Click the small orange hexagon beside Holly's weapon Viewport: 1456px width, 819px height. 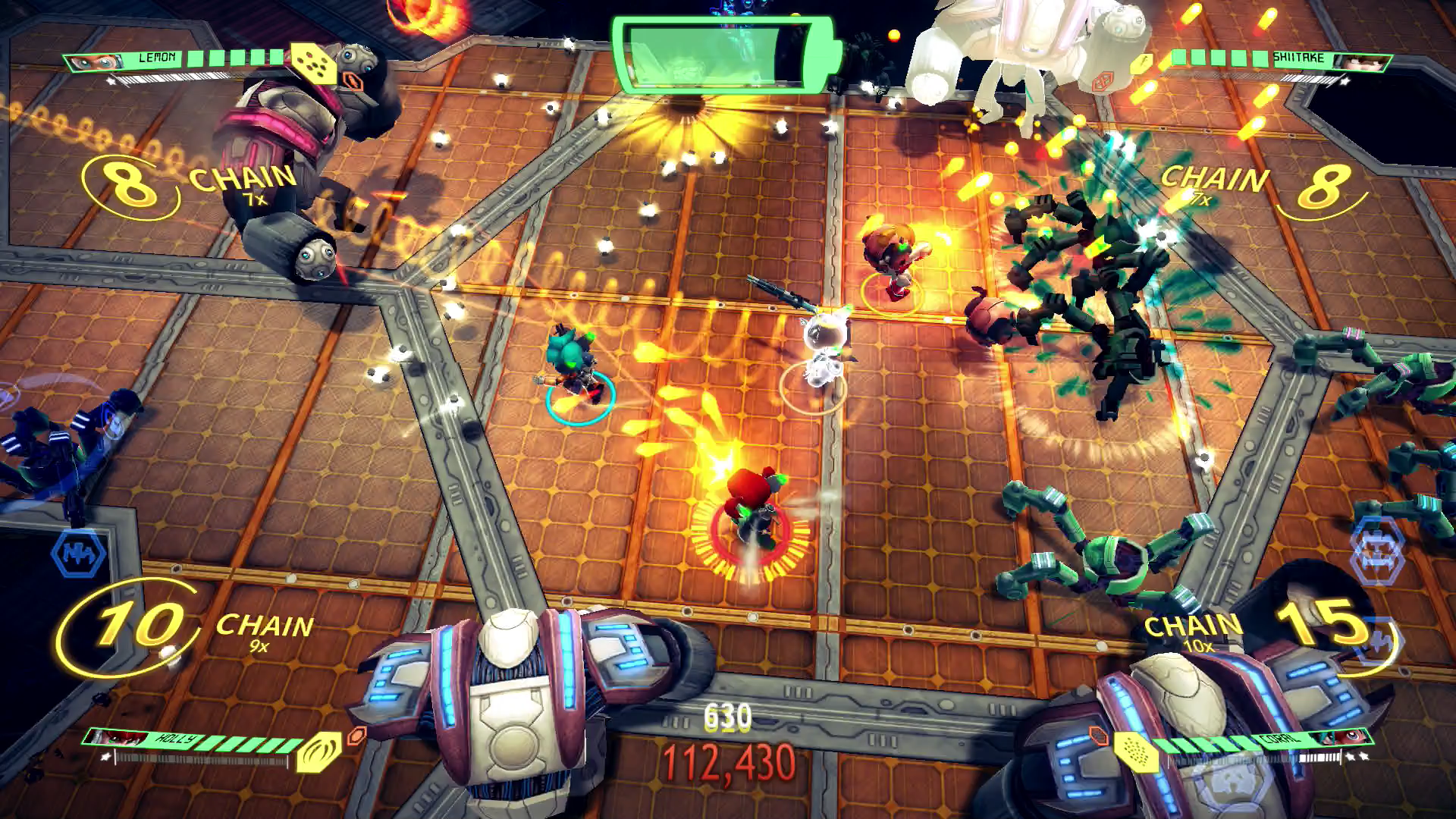coord(356,734)
